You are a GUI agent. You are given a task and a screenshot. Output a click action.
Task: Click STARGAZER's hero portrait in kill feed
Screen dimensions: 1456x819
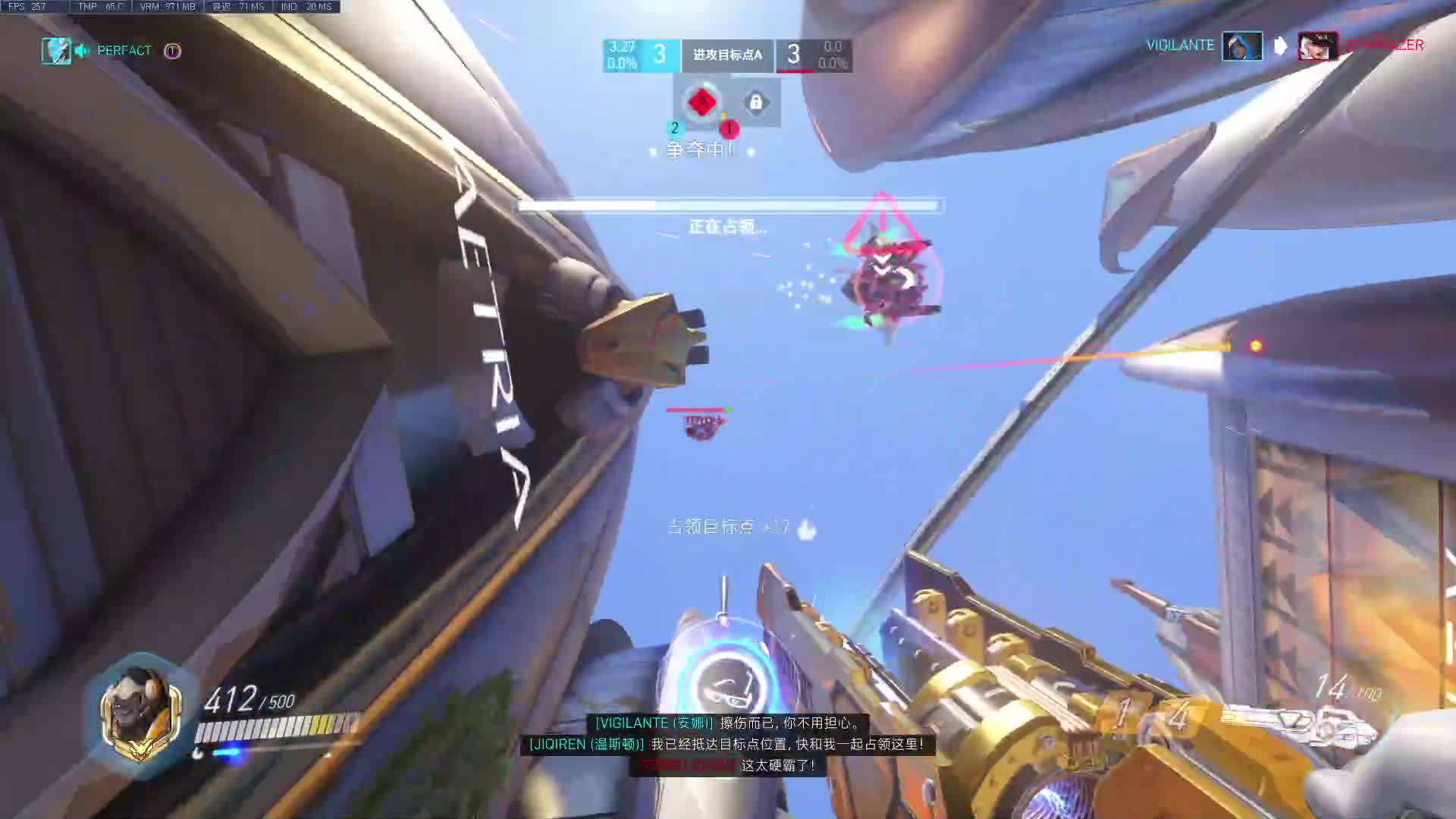[1317, 45]
